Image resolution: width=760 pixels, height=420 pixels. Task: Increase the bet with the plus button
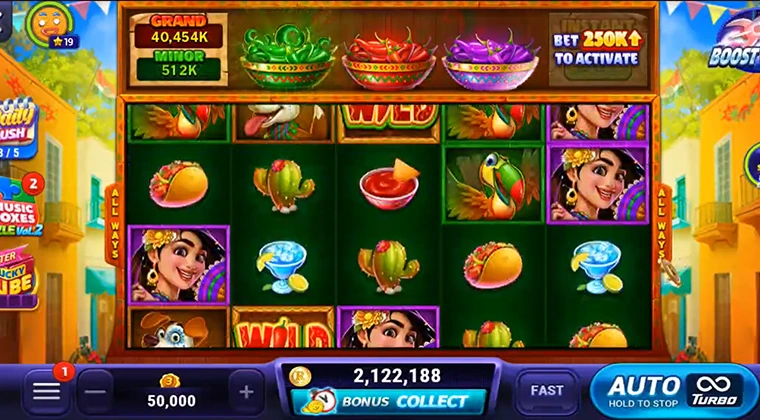pos(246,390)
